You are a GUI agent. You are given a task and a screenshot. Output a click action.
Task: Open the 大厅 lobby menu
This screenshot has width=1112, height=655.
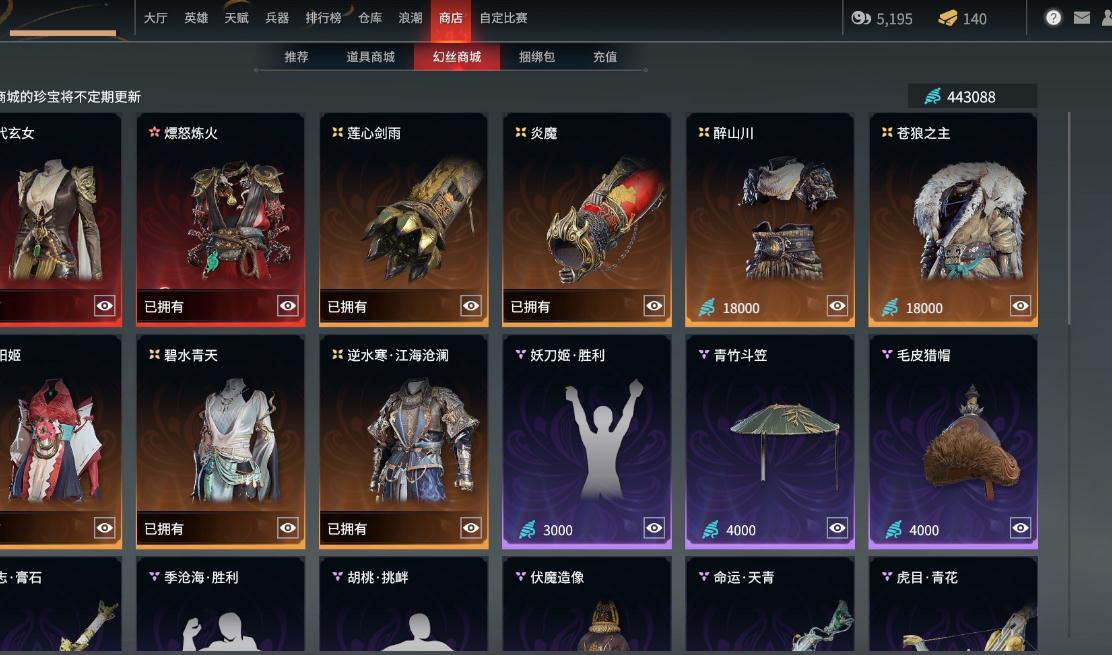pos(155,18)
